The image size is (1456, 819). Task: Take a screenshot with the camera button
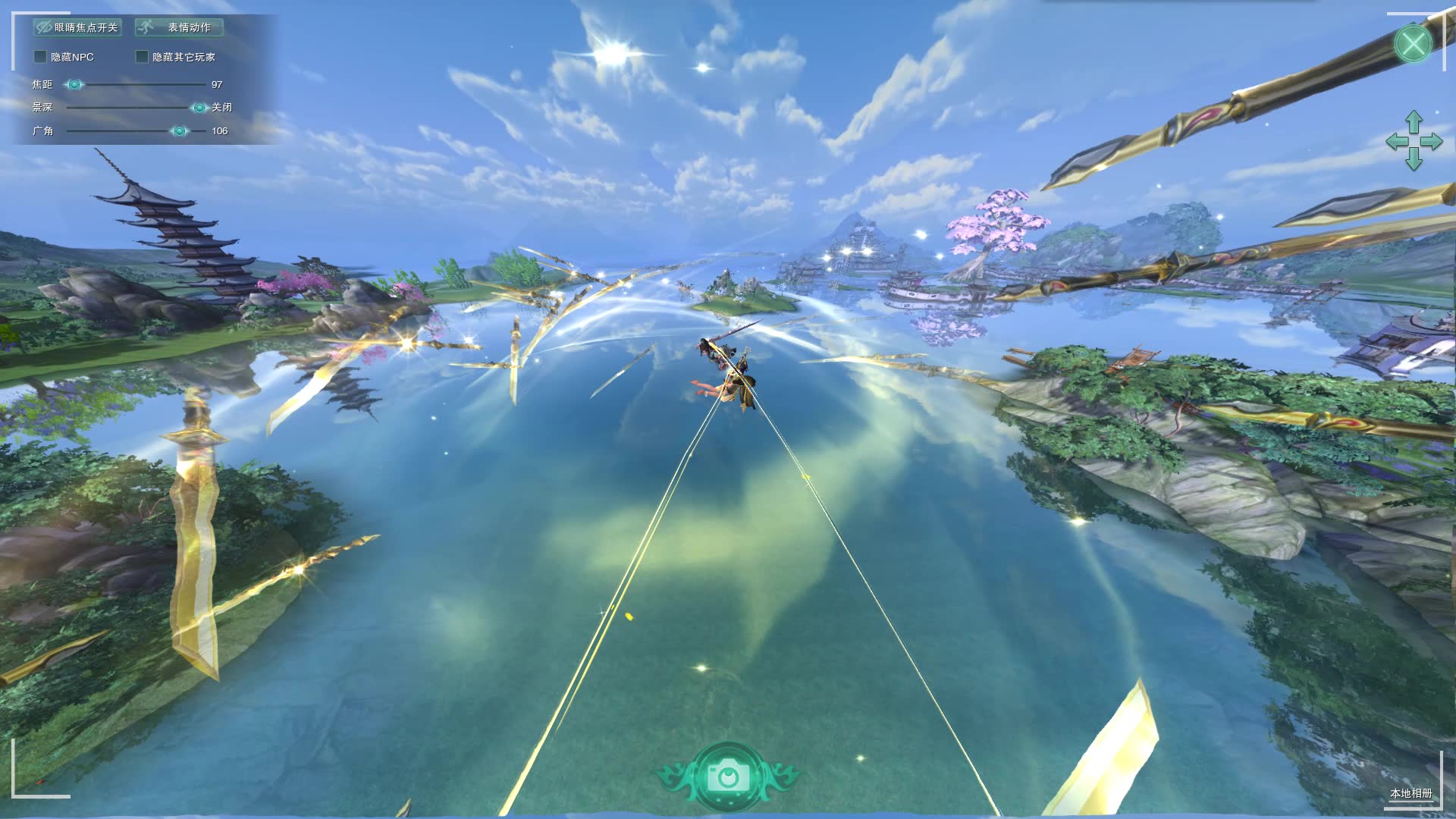click(728, 777)
